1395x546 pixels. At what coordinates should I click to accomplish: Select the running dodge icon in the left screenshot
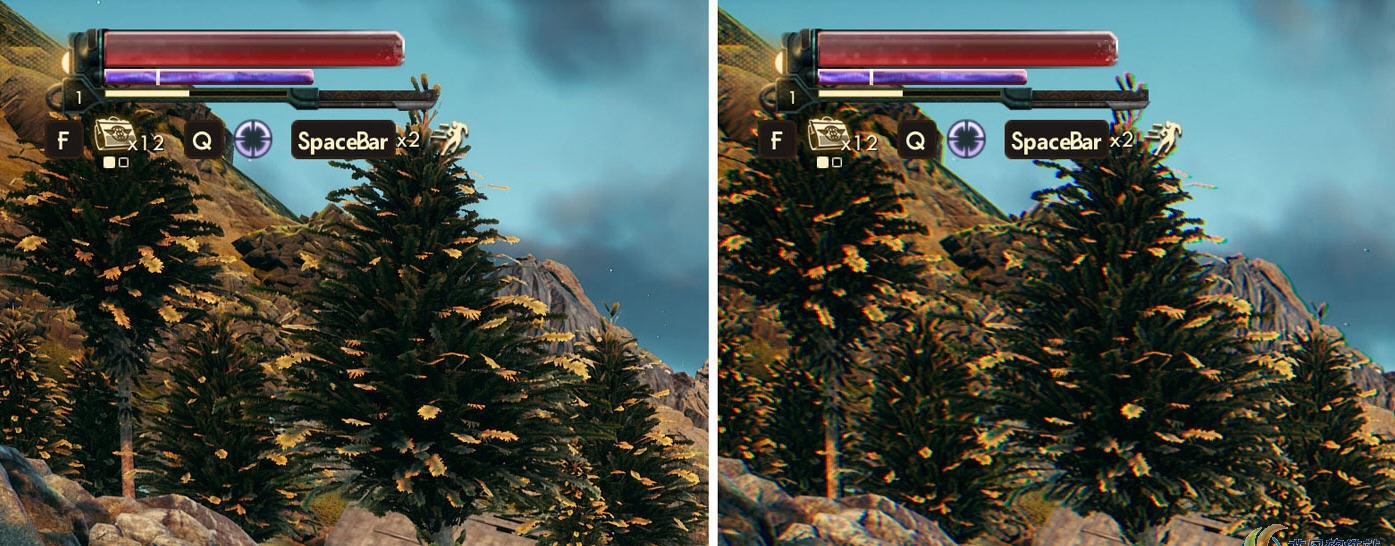[452, 135]
